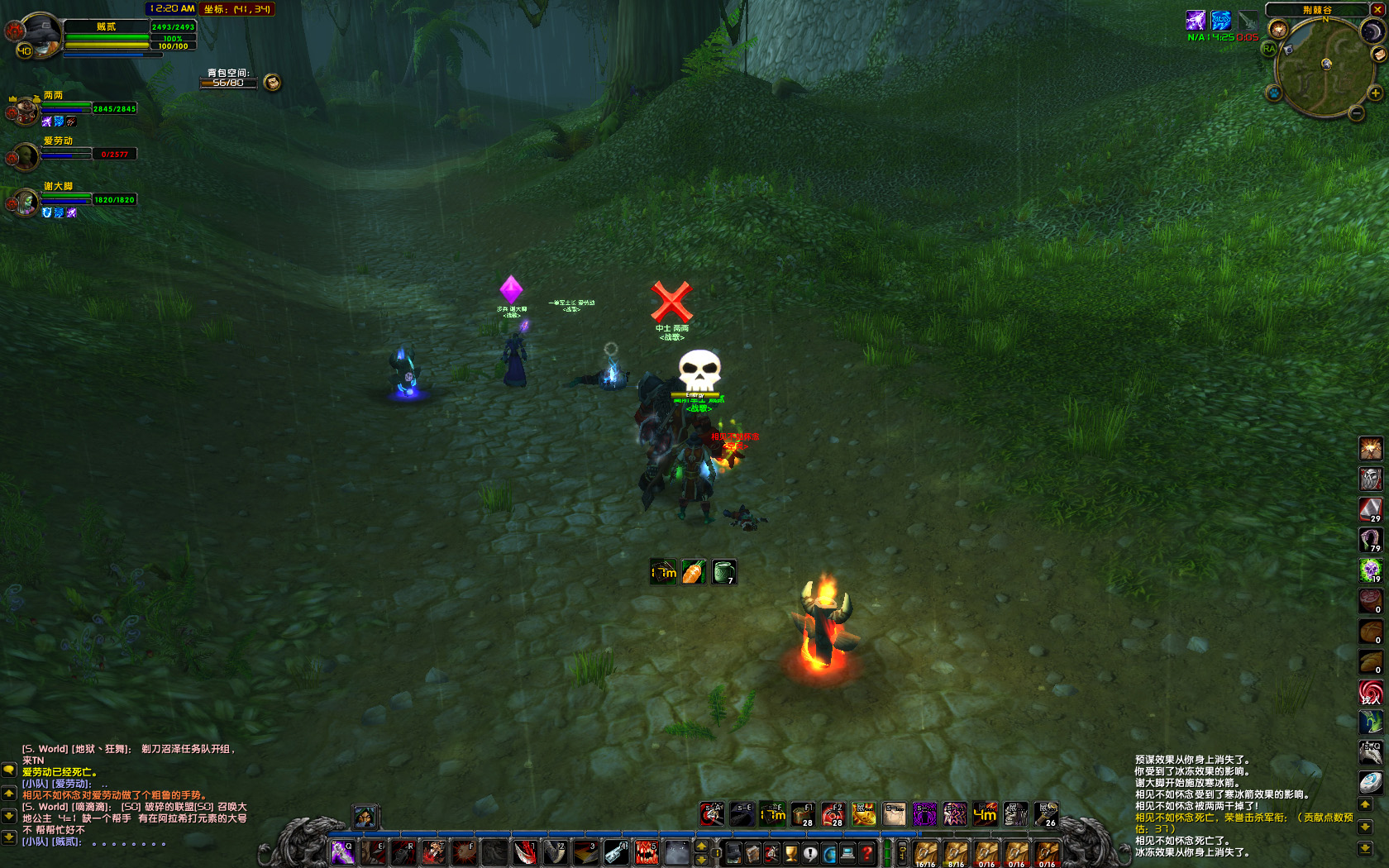The height and width of the screenshot is (868, 1389).
Task: Click the blue paw tracking button
Action: click(1274, 93)
